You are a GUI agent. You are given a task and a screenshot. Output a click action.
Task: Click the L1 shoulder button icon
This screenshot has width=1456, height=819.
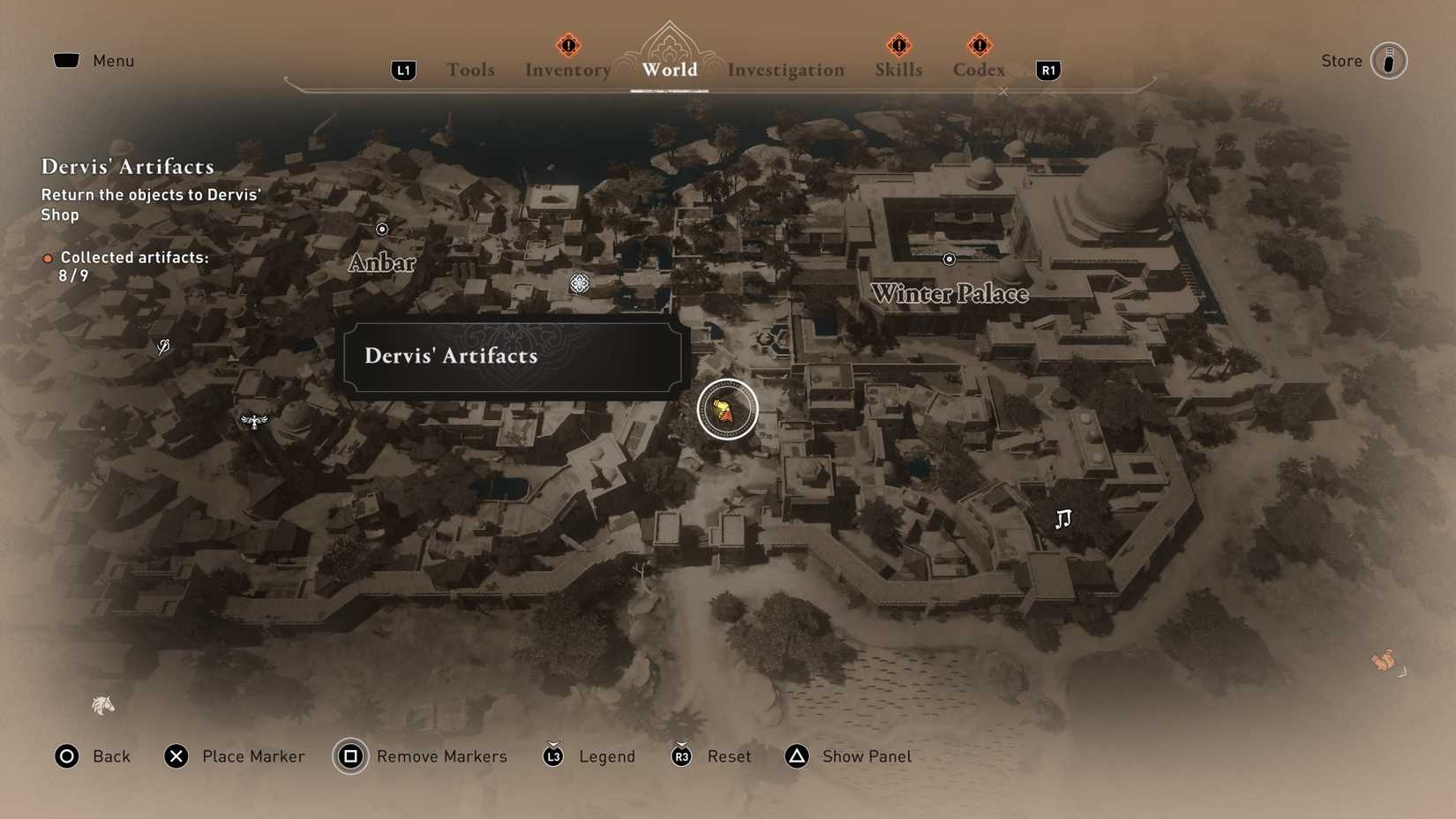[x=403, y=70]
